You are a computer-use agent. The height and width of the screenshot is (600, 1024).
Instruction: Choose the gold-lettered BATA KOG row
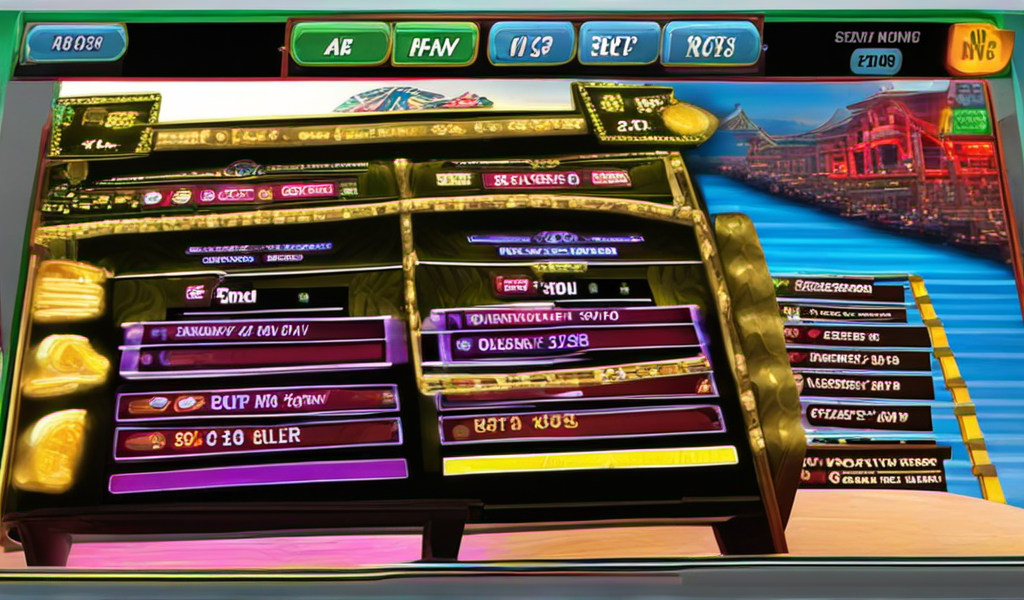coord(580,425)
